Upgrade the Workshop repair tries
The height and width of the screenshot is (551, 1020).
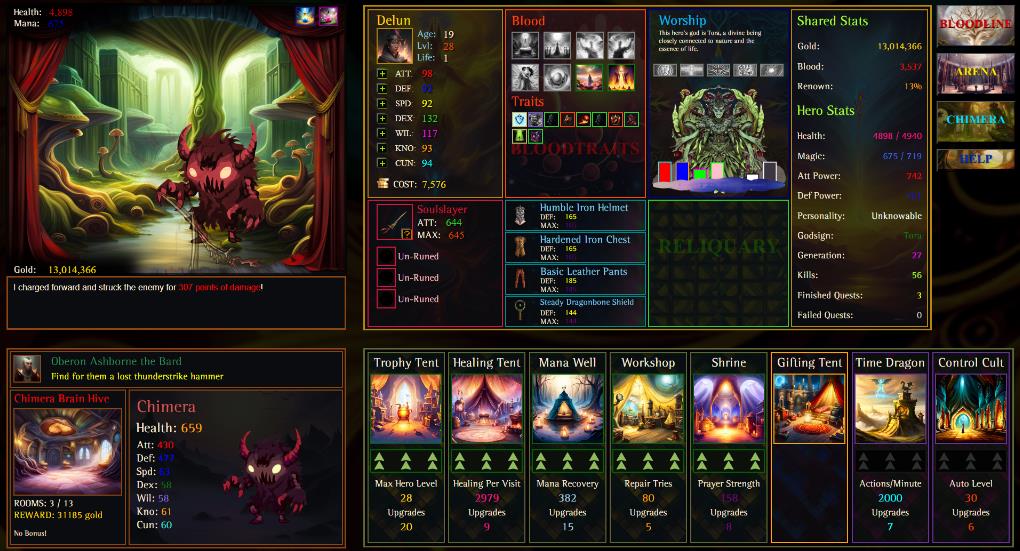tap(648, 460)
